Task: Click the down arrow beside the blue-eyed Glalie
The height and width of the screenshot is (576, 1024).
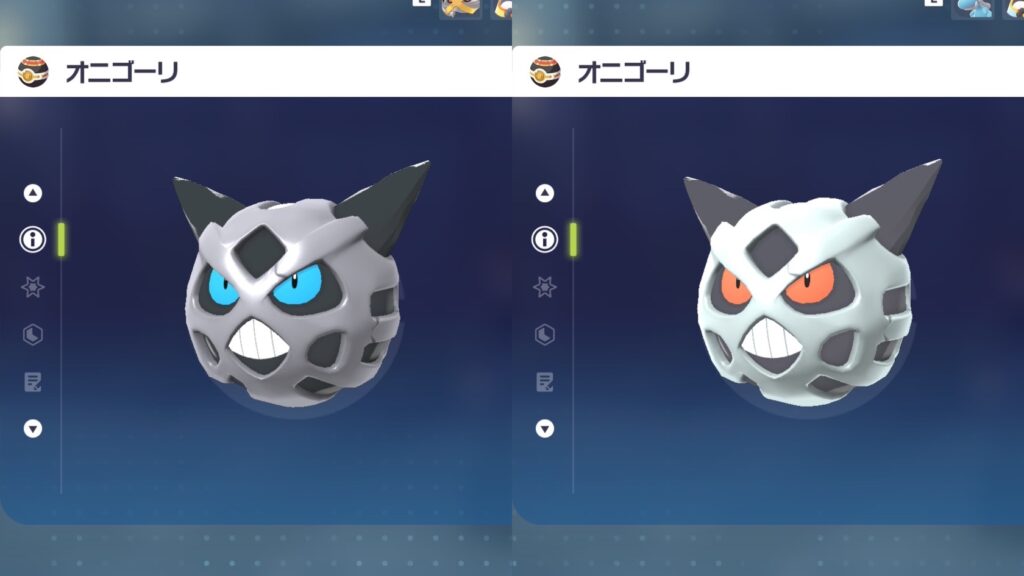Action: [x=33, y=428]
